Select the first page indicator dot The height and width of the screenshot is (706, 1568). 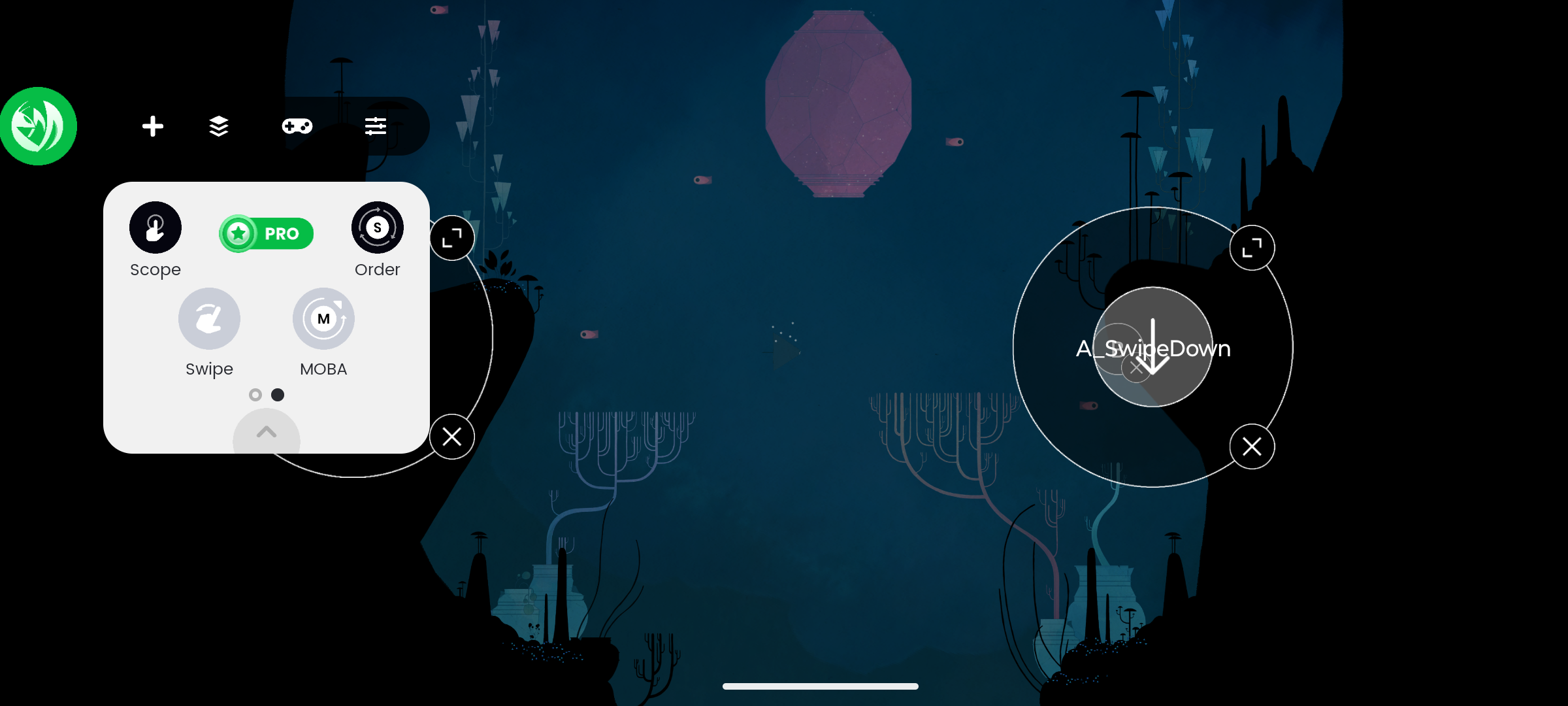click(x=255, y=394)
